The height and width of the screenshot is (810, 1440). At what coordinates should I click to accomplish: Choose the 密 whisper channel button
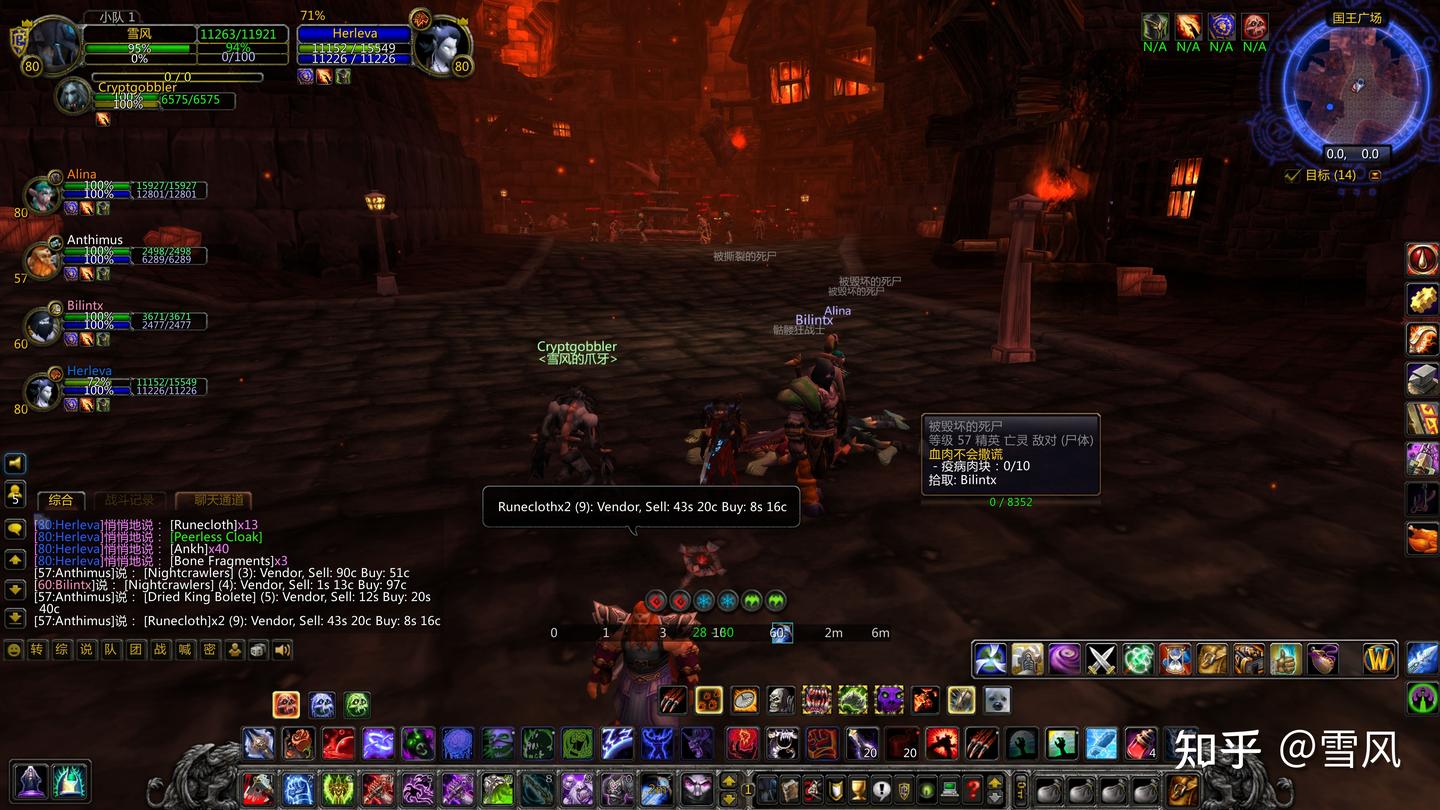pyautogui.click(x=209, y=650)
